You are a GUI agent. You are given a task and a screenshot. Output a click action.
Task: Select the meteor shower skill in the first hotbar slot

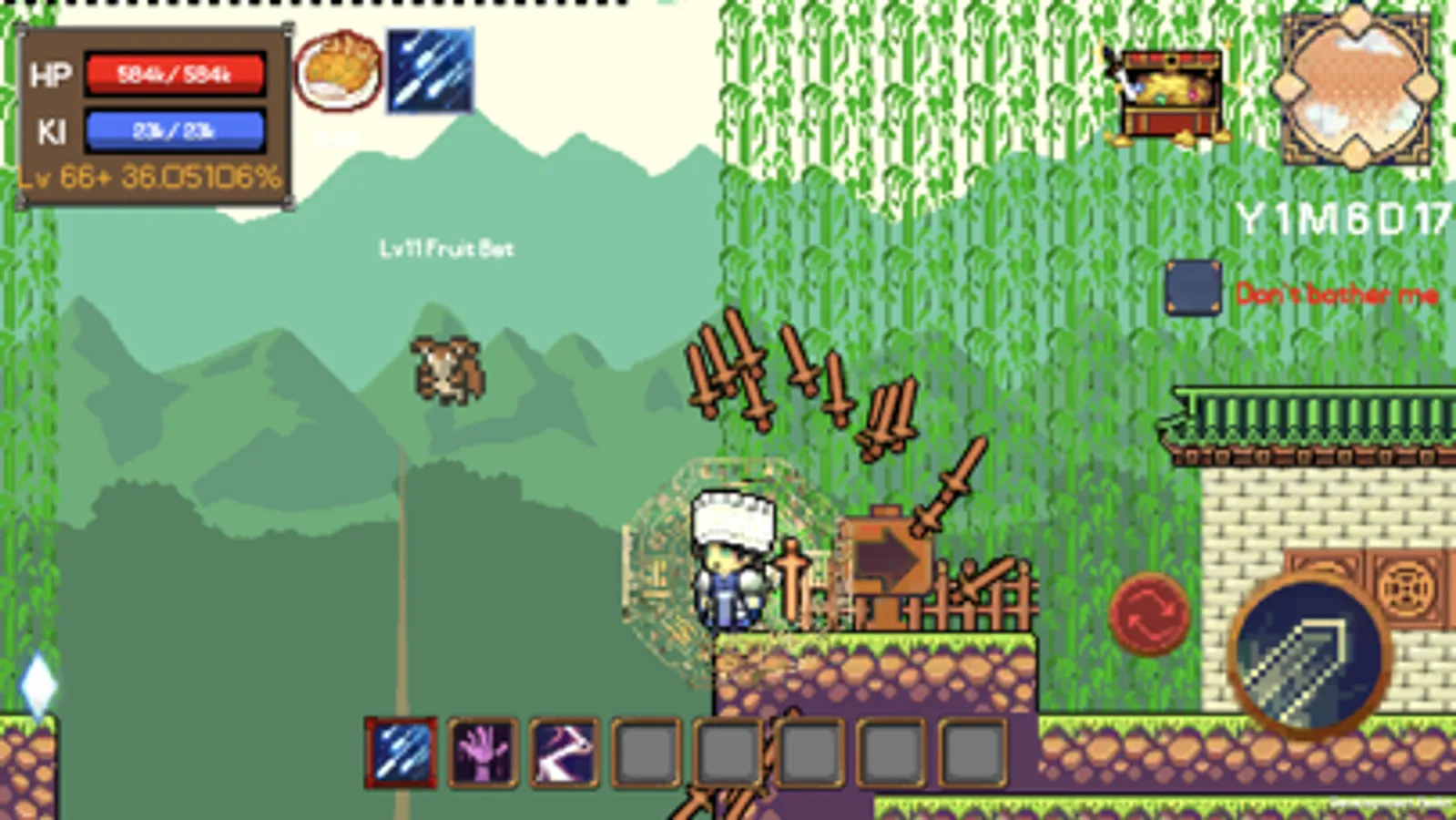point(401,752)
